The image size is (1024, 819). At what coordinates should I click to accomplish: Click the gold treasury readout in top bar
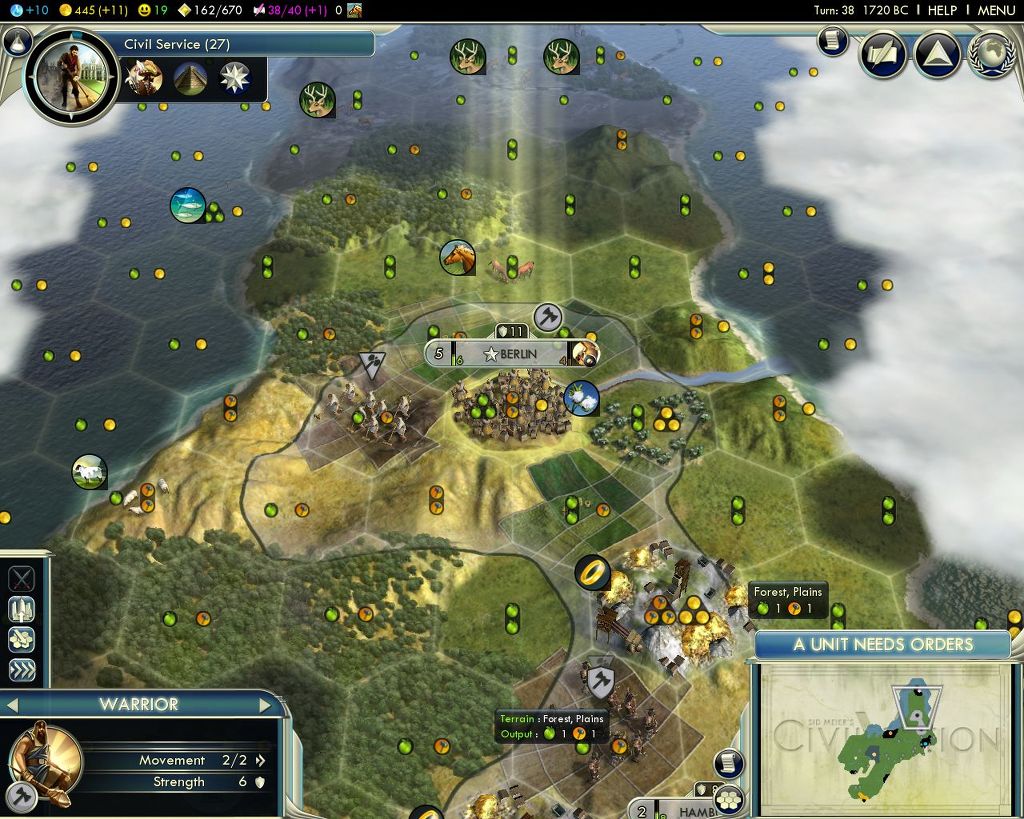click(90, 10)
